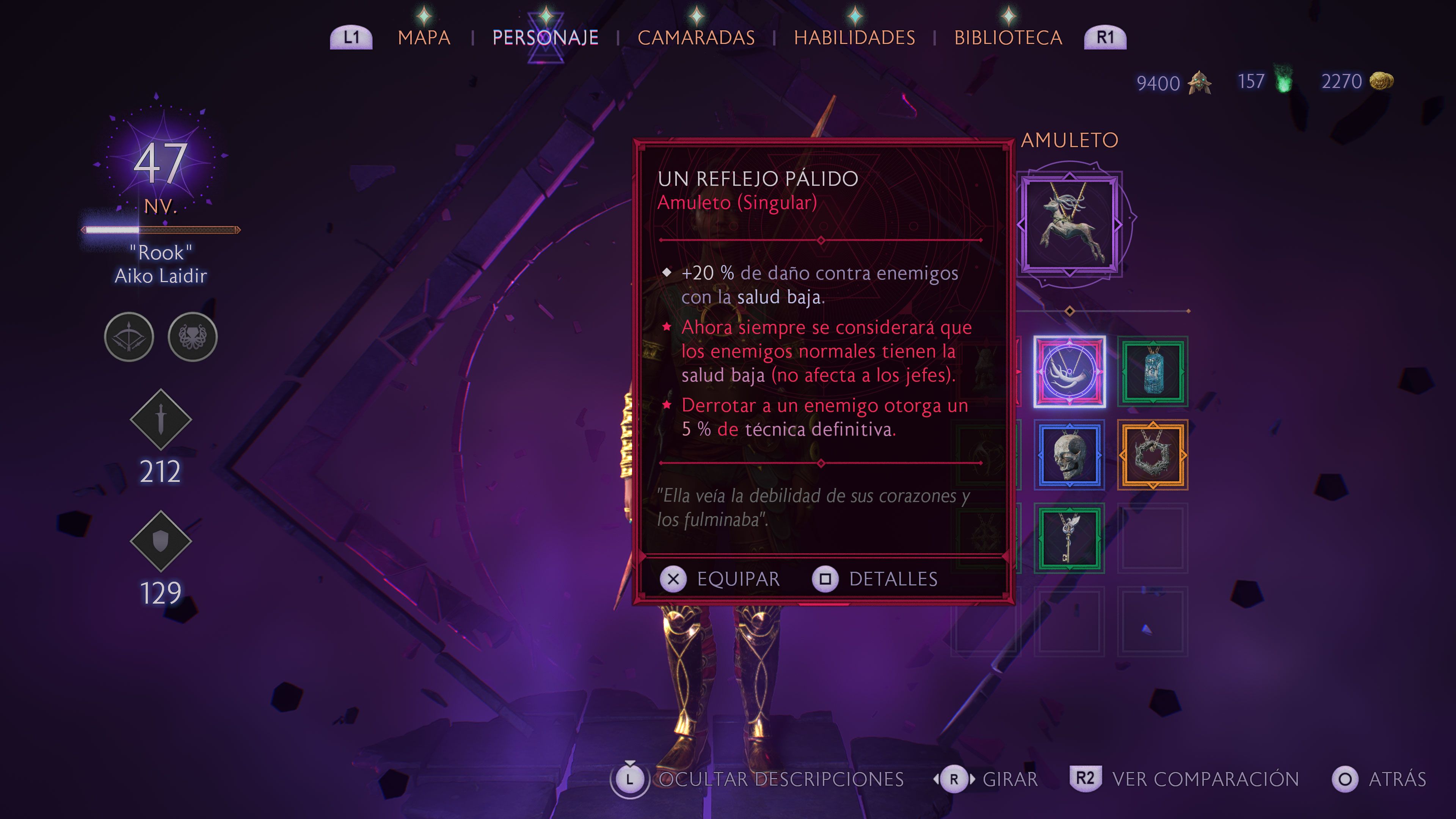Click the bow weapon icon under the level

(129, 336)
